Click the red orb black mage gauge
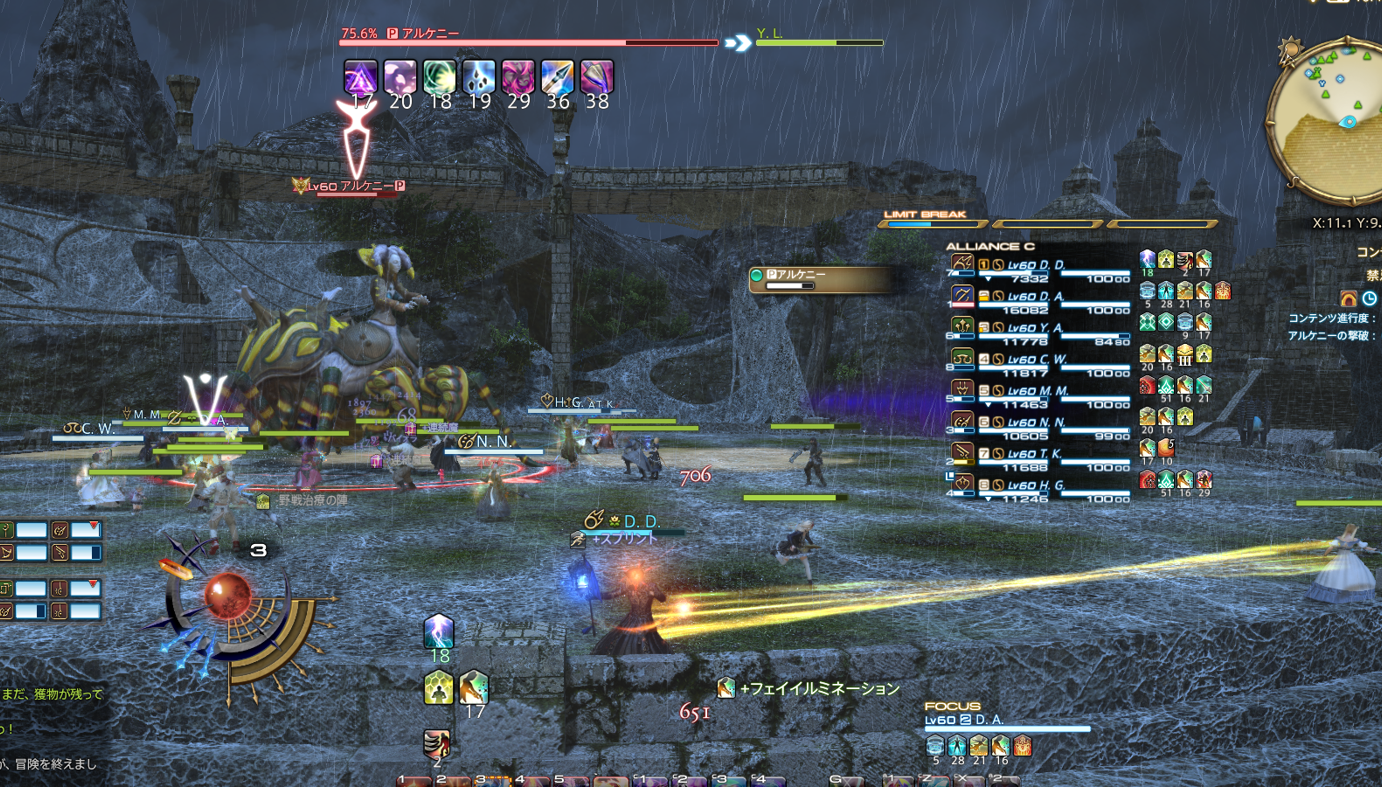This screenshot has height=787, width=1382. click(228, 597)
